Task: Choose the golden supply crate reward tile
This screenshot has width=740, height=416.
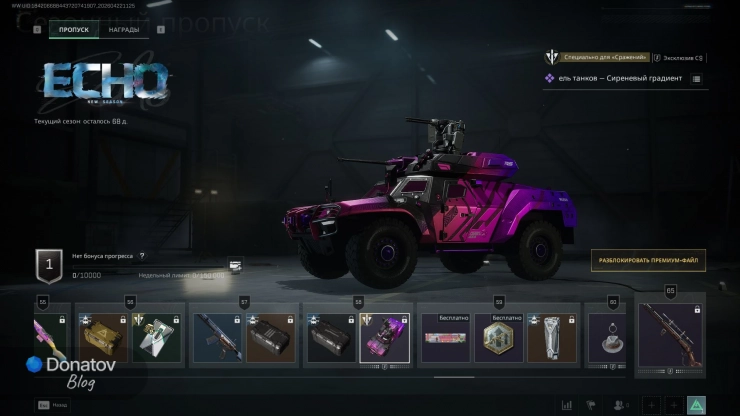Action: (103, 338)
